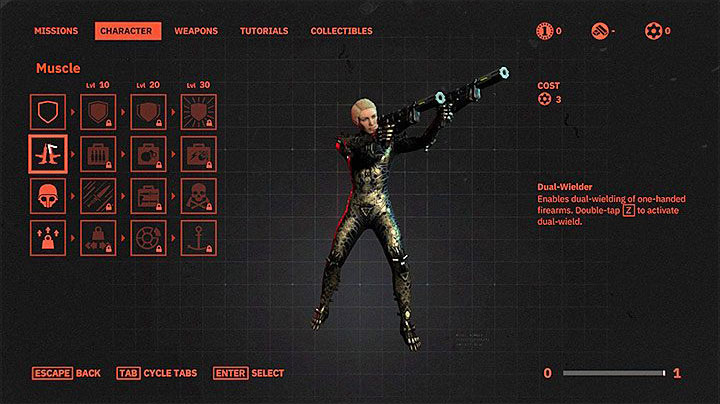Show the Collectibles tab
This screenshot has width=720, height=404.
click(341, 31)
